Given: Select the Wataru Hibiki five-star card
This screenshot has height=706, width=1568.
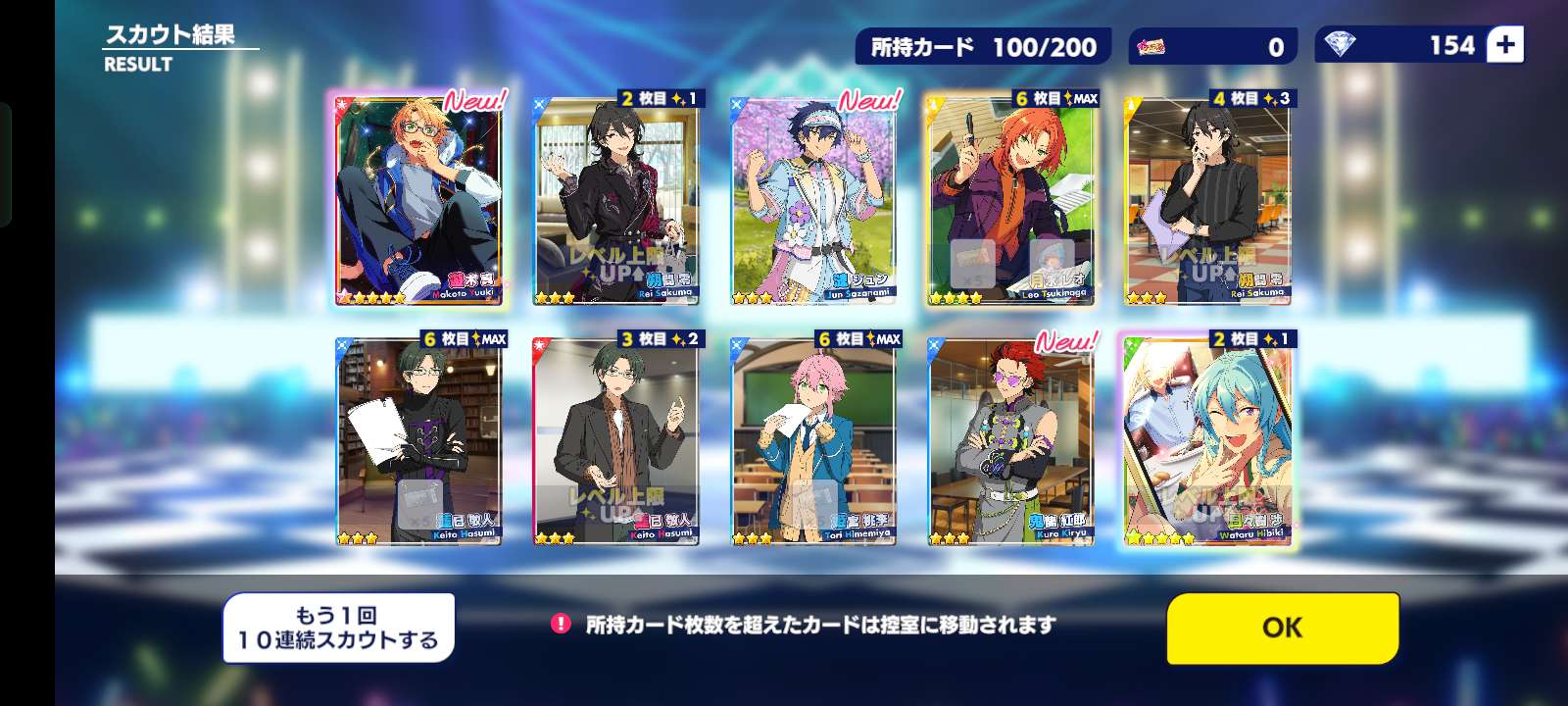Looking at the screenshot, I should point(1207,441).
